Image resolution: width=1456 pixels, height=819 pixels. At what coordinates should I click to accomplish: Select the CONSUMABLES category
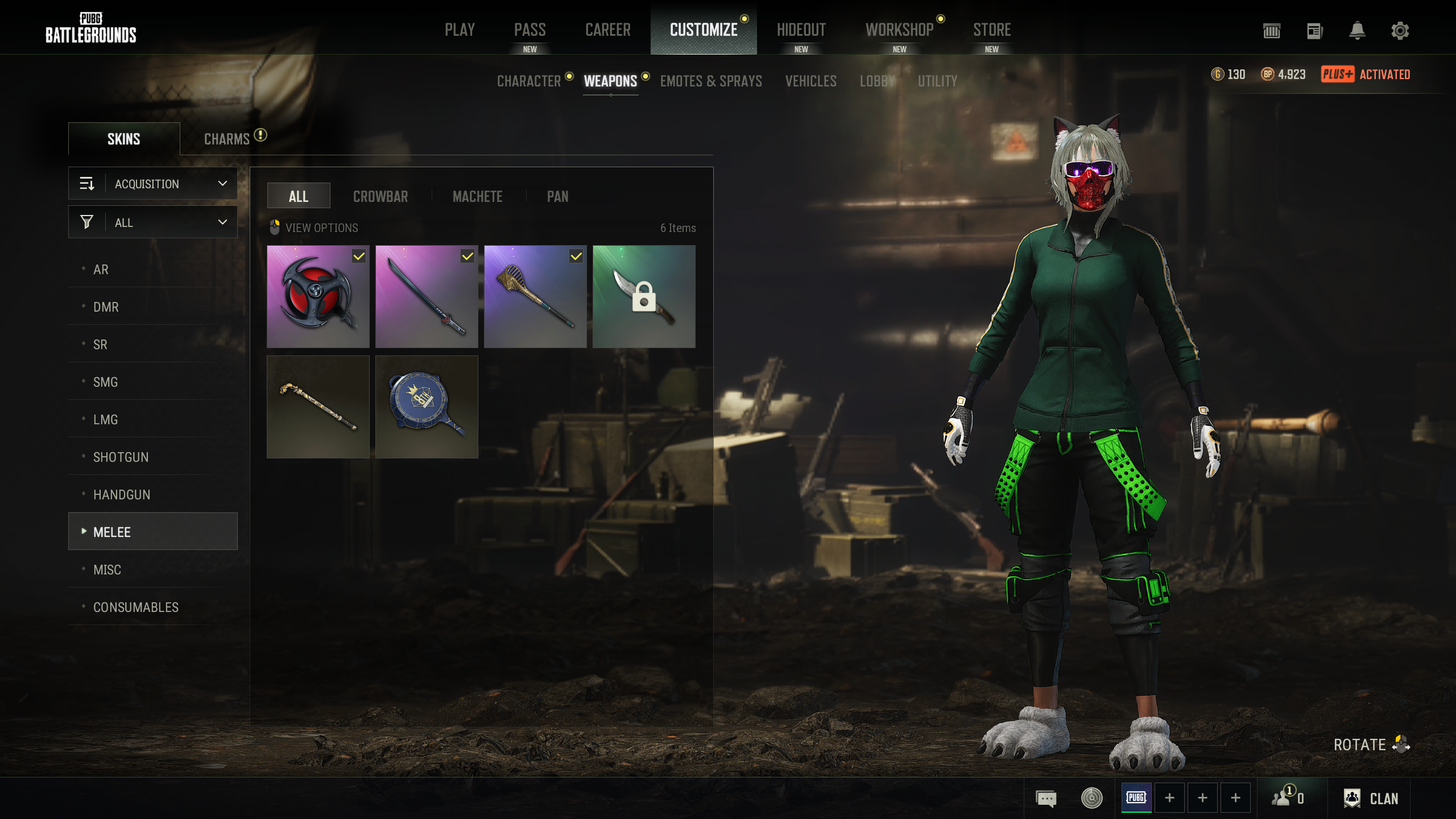pyautogui.click(x=136, y=607)
